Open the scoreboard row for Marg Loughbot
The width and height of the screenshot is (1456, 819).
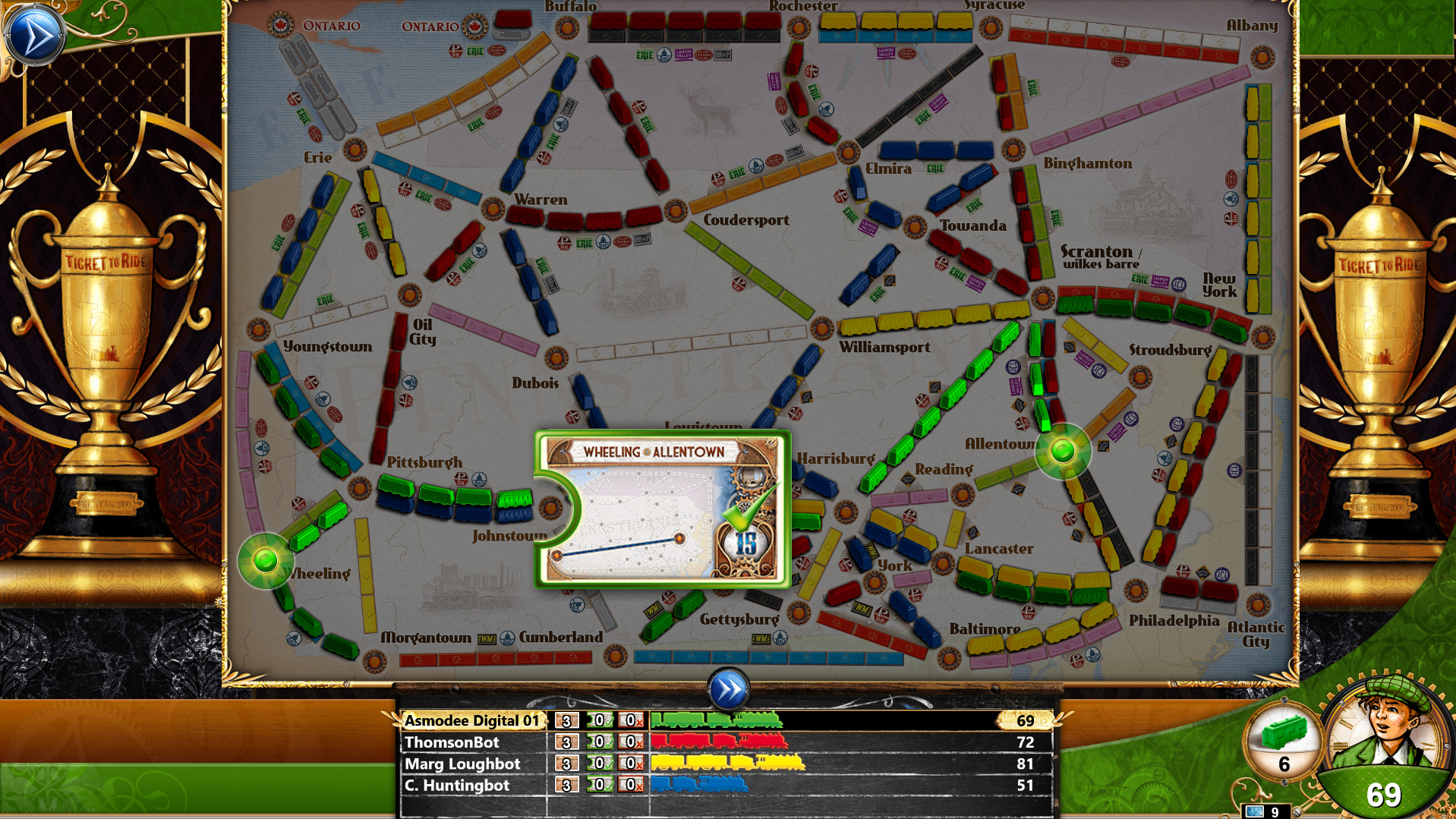[463, 764]
